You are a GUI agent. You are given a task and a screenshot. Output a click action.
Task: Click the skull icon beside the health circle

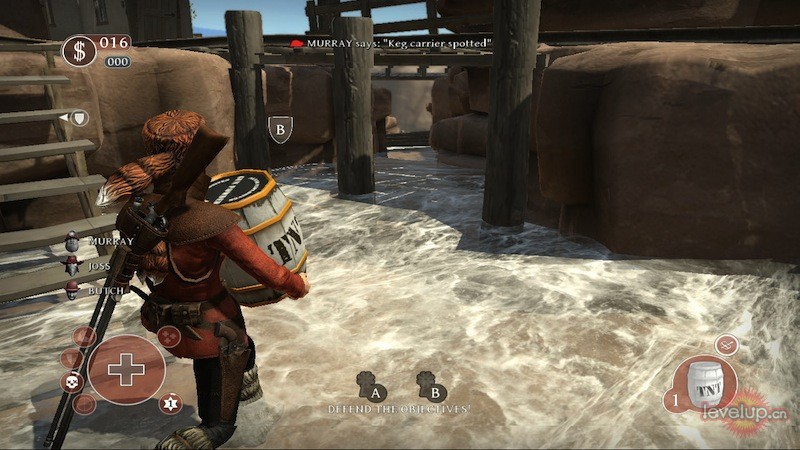72,382
